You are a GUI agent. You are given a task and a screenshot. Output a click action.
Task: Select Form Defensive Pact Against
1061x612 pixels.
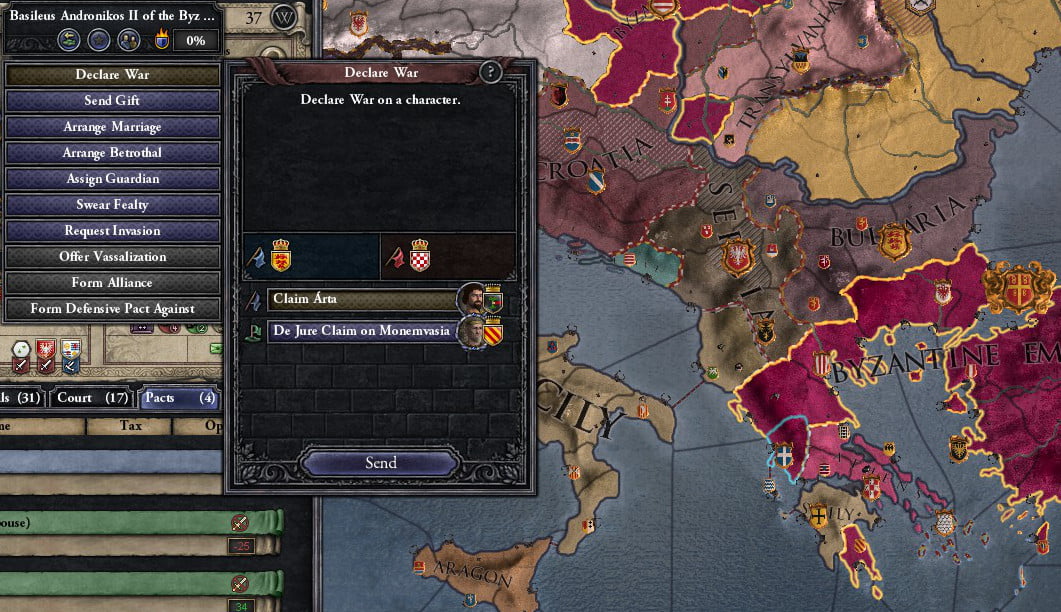tap(112, 309)
